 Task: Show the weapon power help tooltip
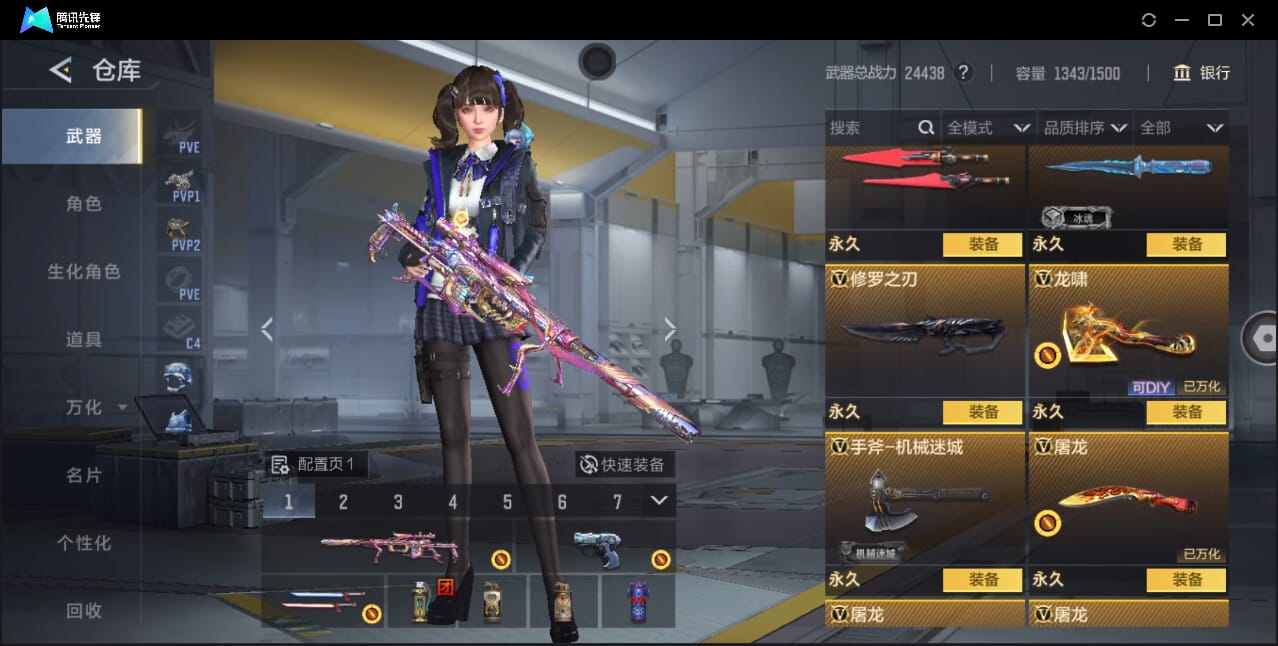click(x=963, y=73)
